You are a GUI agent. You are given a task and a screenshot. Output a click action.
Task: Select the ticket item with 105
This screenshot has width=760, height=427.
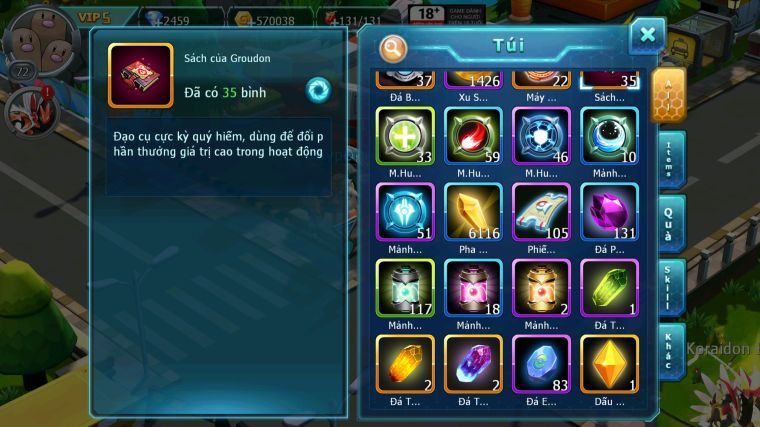pos(541,211)
